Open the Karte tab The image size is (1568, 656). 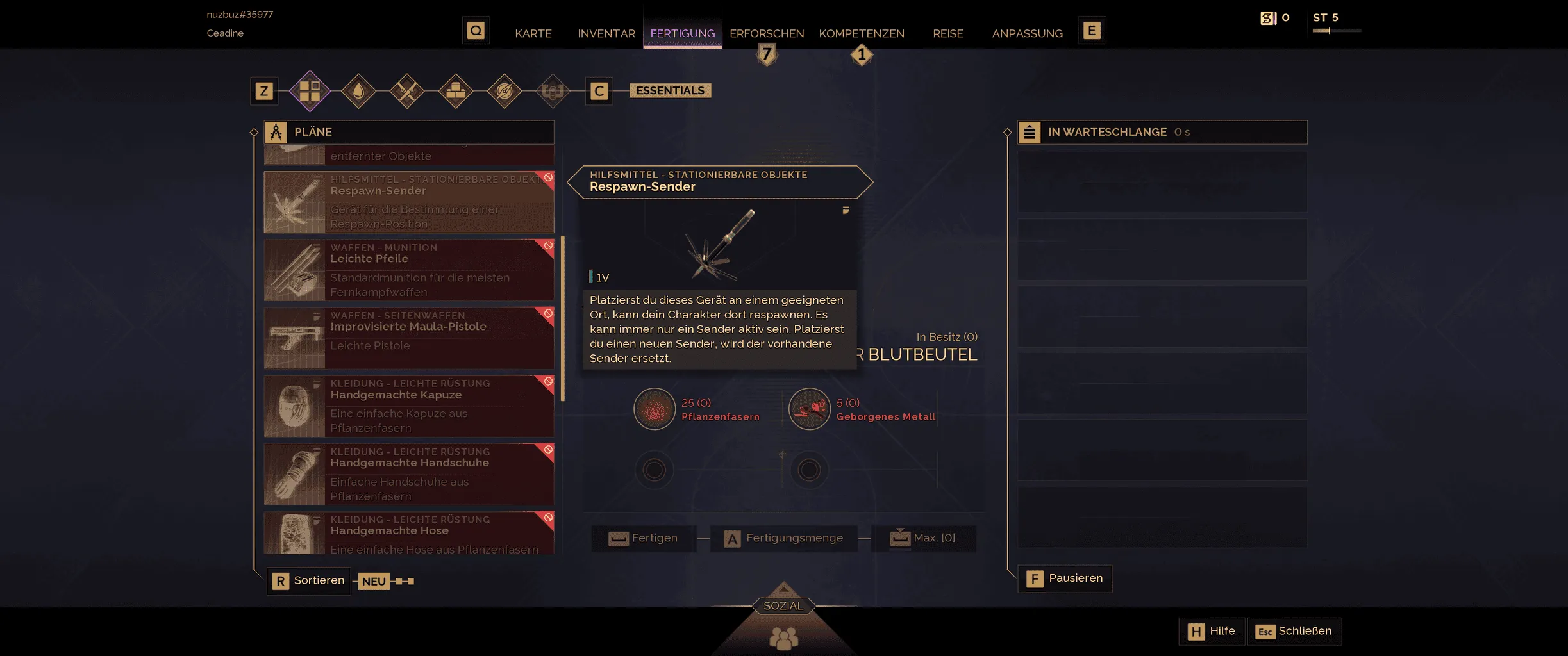(533, 33)
